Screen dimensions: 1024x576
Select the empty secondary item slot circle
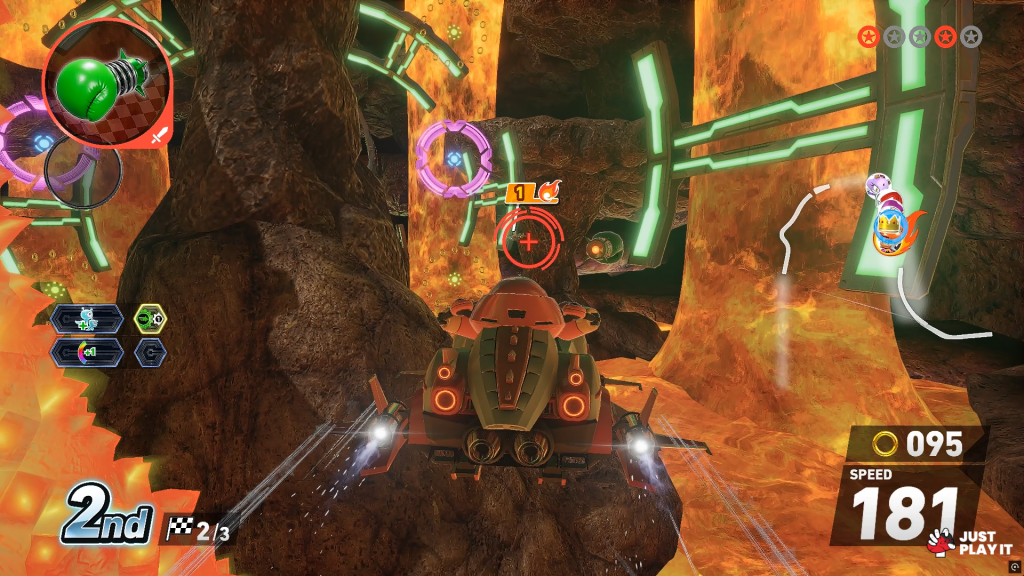click(x=83, y=174)
